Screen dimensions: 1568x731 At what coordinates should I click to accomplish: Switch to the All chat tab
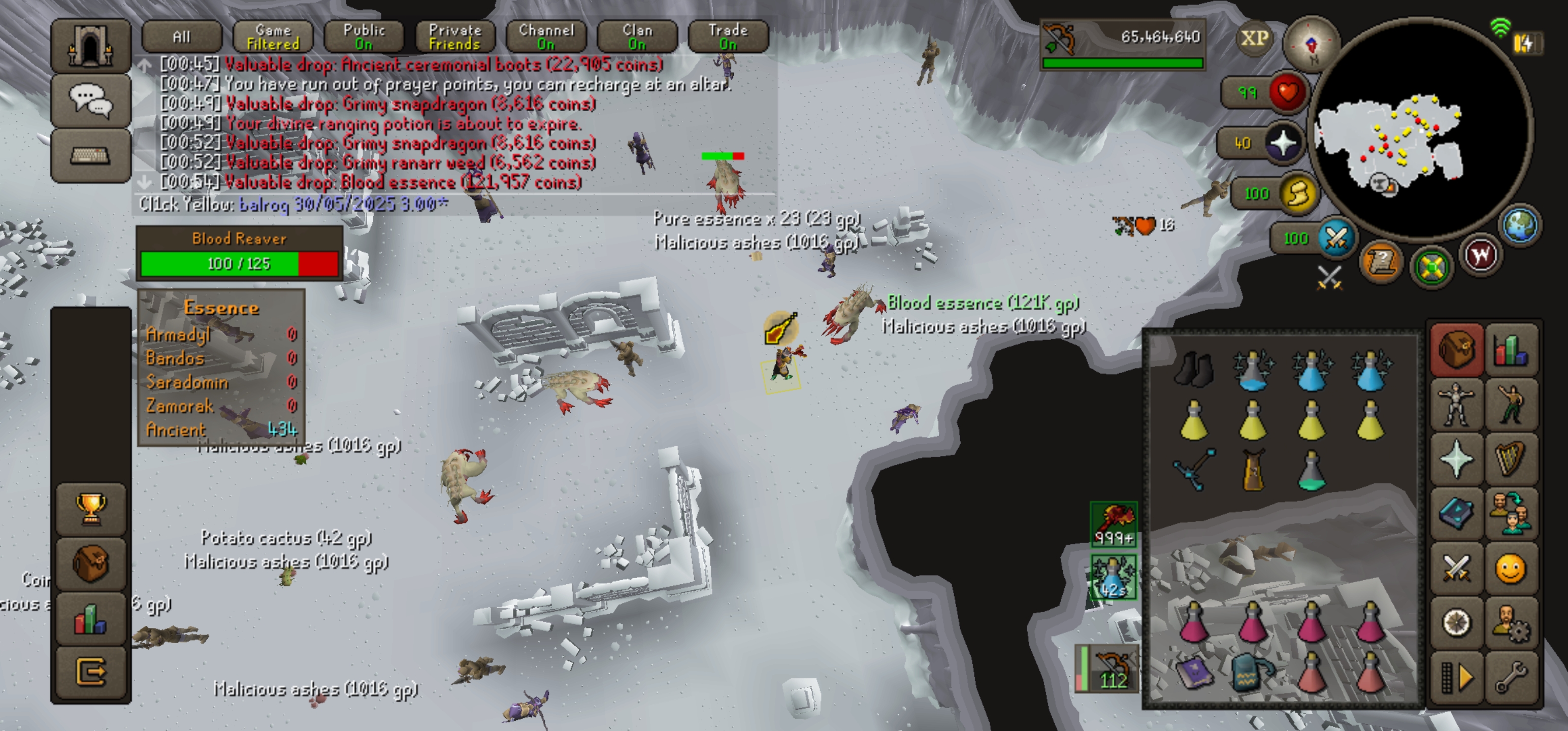point(181,37)
